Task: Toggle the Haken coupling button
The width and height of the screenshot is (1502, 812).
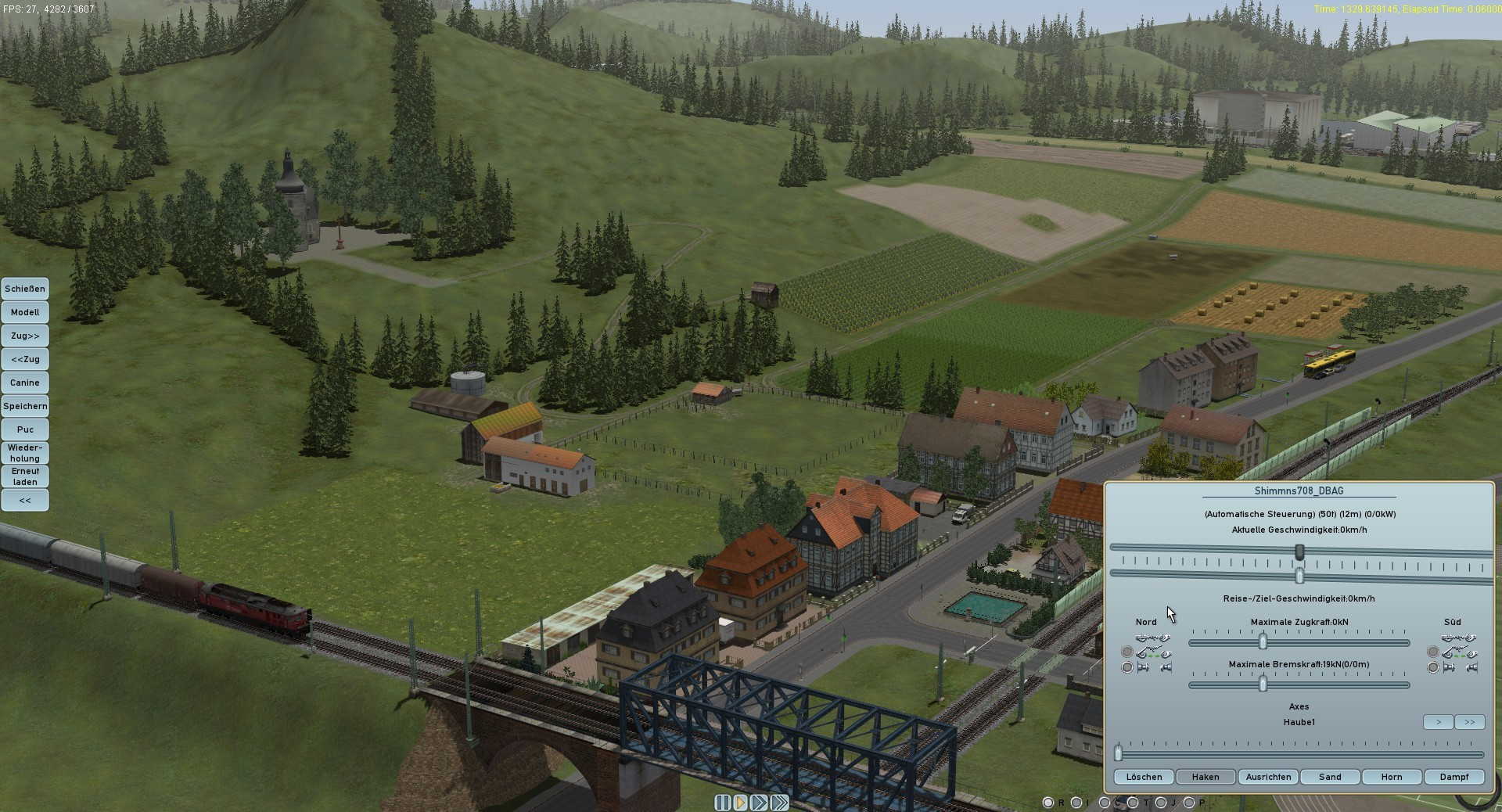Action: tap(1206, 777)
